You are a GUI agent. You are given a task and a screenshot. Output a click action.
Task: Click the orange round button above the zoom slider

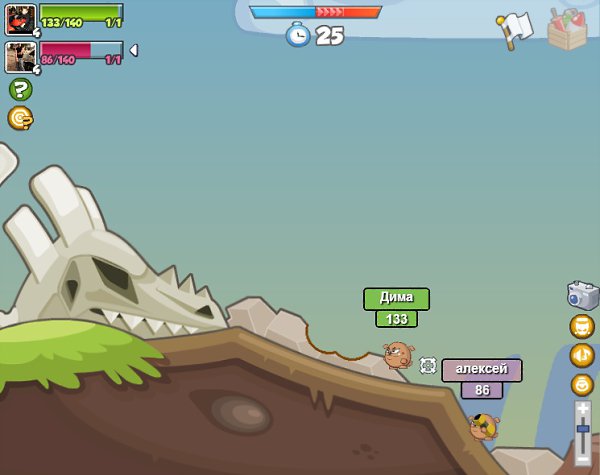582,384
